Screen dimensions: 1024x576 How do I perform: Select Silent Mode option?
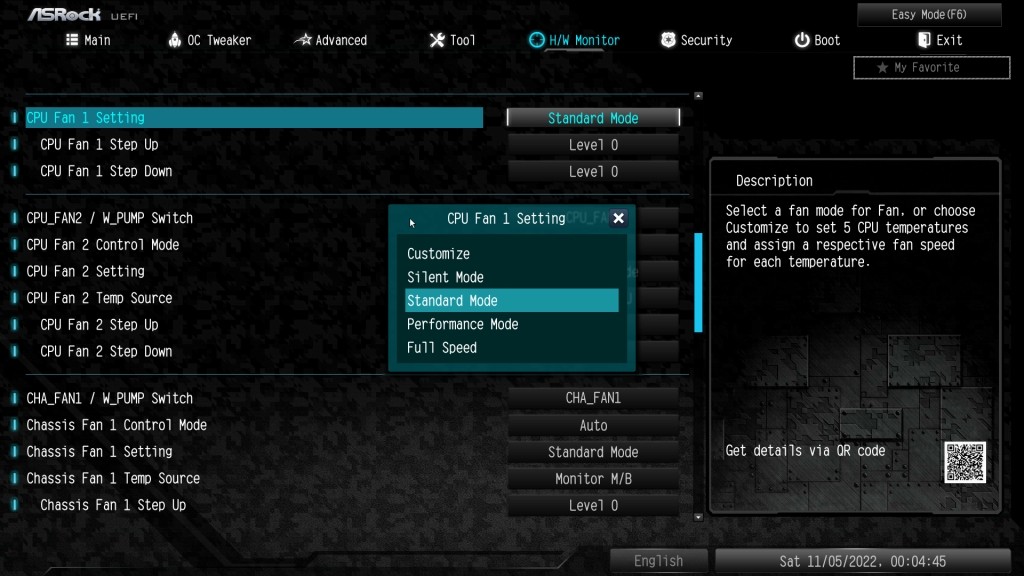coord(445,277)
